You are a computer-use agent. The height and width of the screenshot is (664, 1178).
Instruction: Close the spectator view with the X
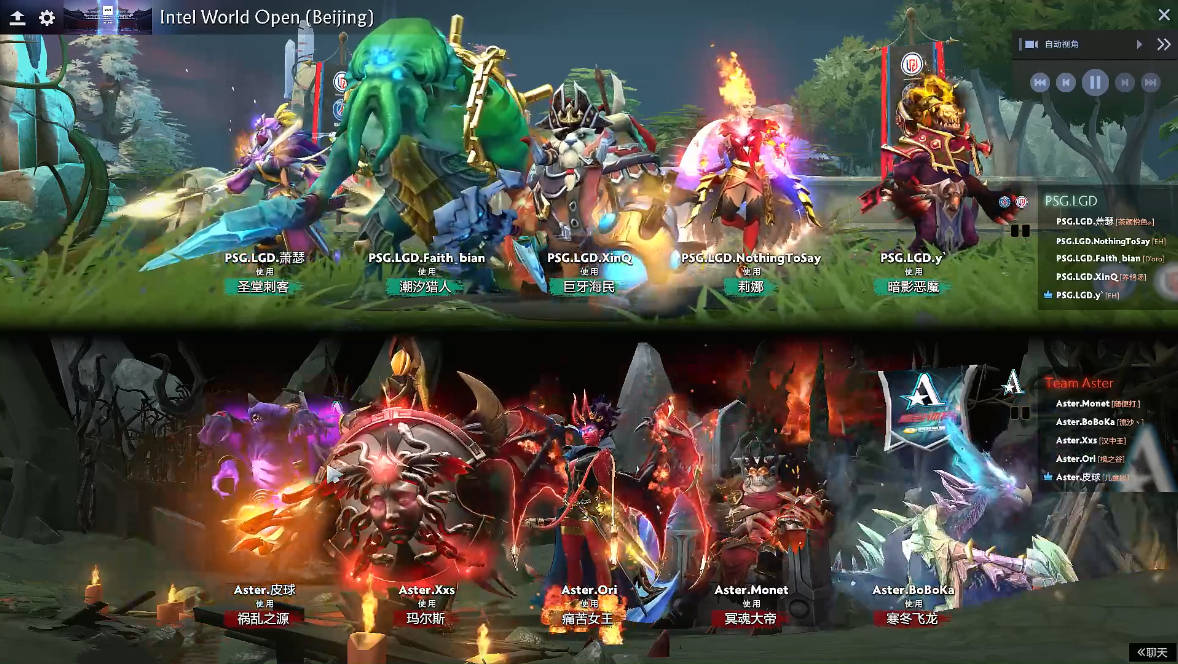(x=1163, y=15)
